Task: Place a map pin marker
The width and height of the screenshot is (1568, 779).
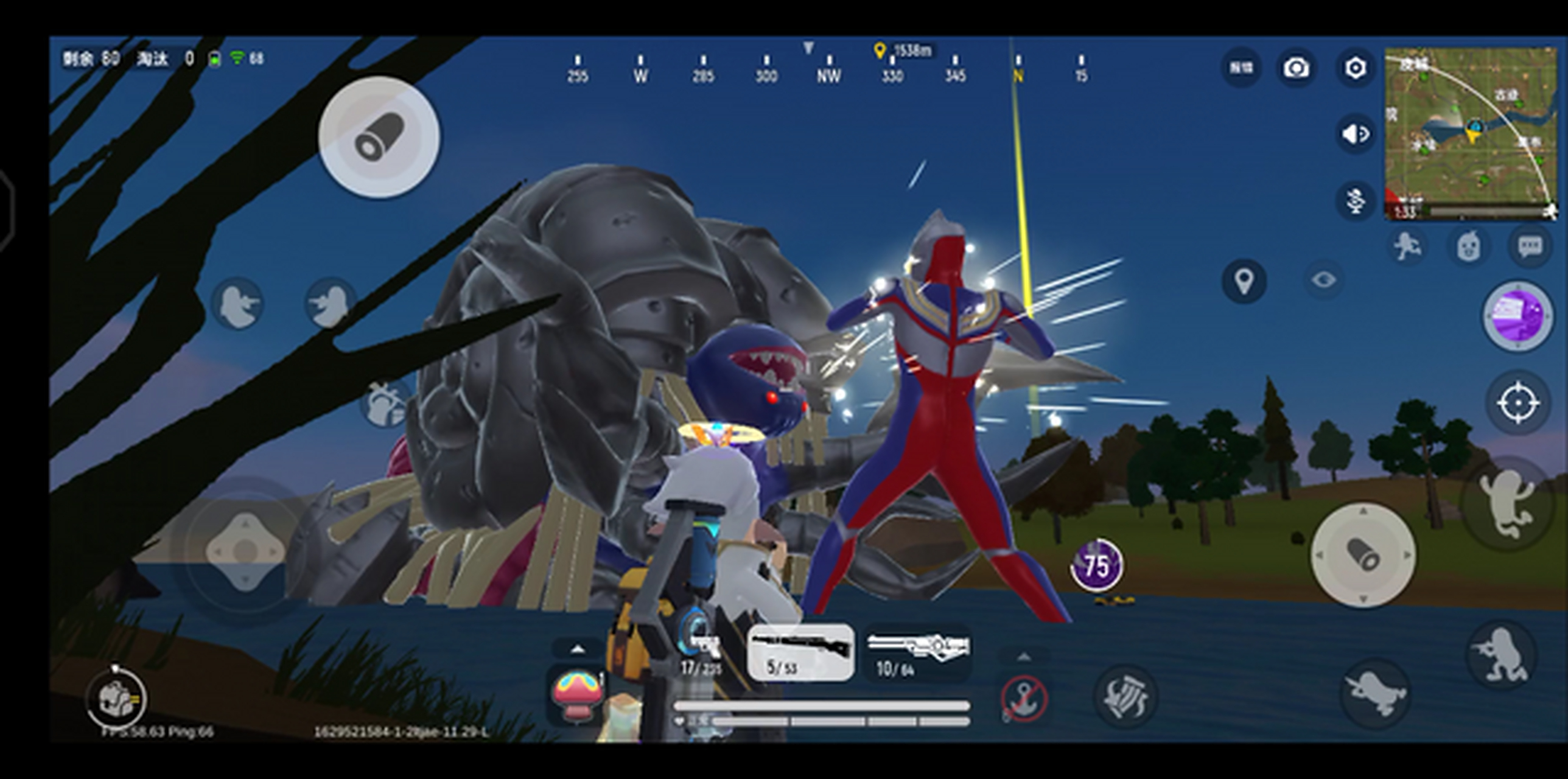Action: [1244, 281]
